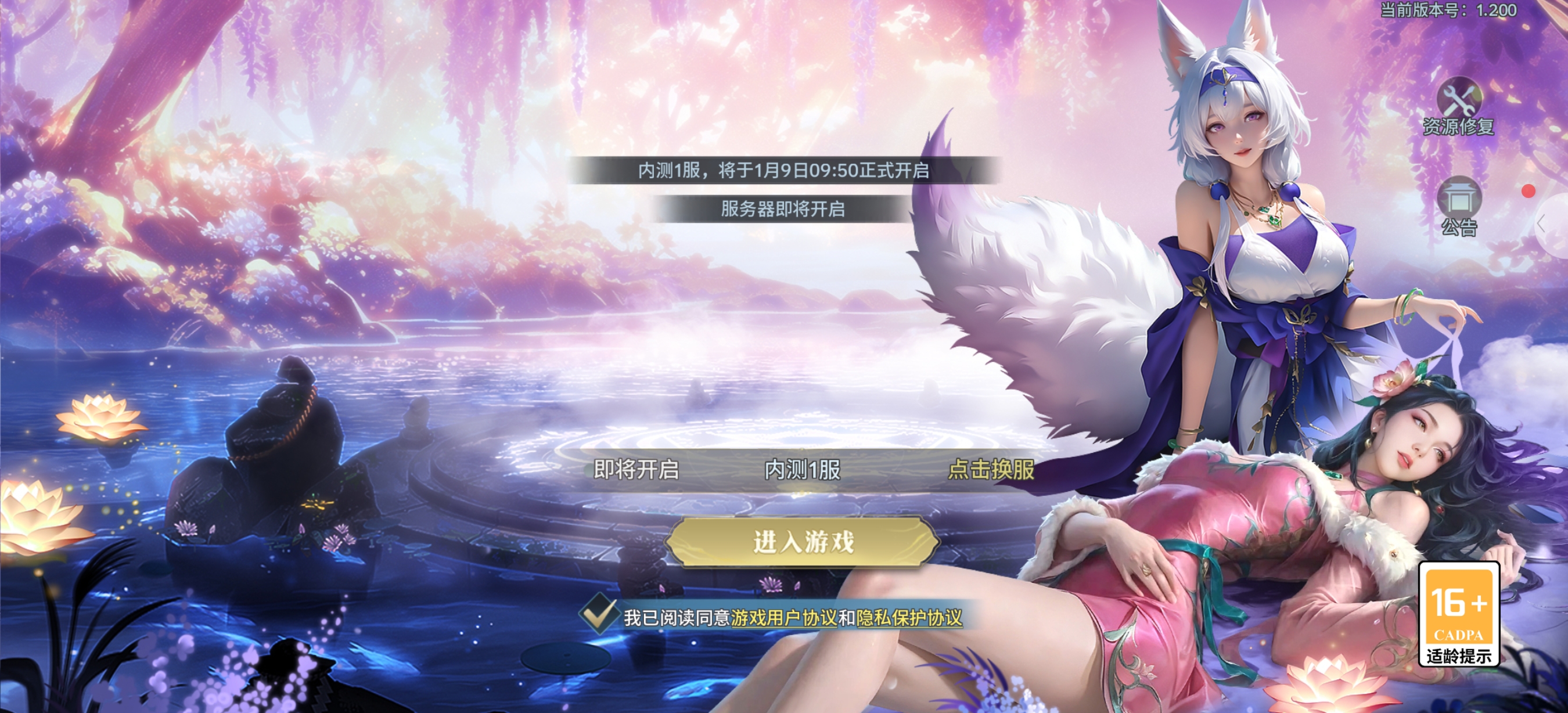Open 资源修复 resource repair tool
1568x713 pixels.
click(1458, 106)
